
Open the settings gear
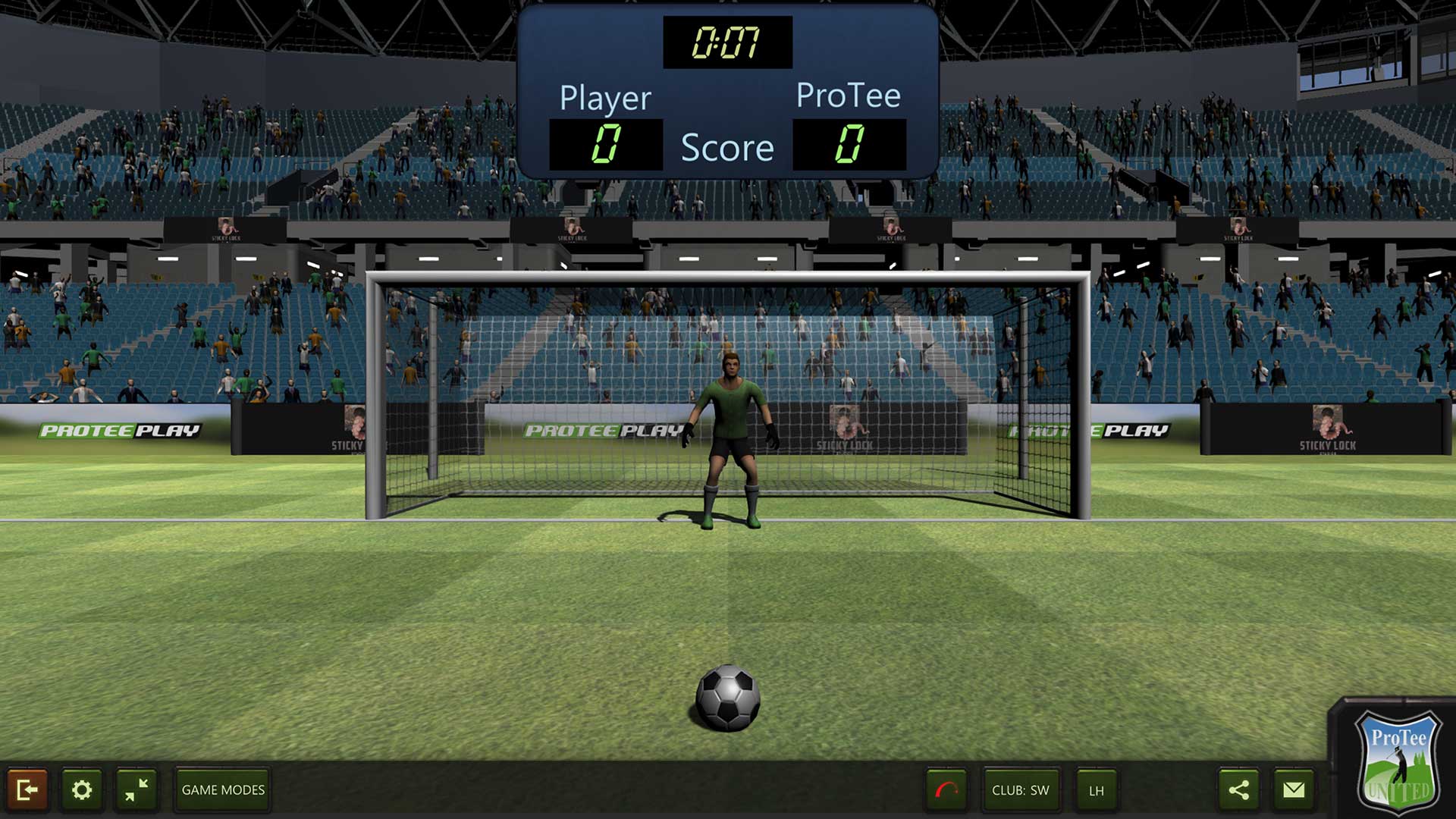tap(83, 790)
